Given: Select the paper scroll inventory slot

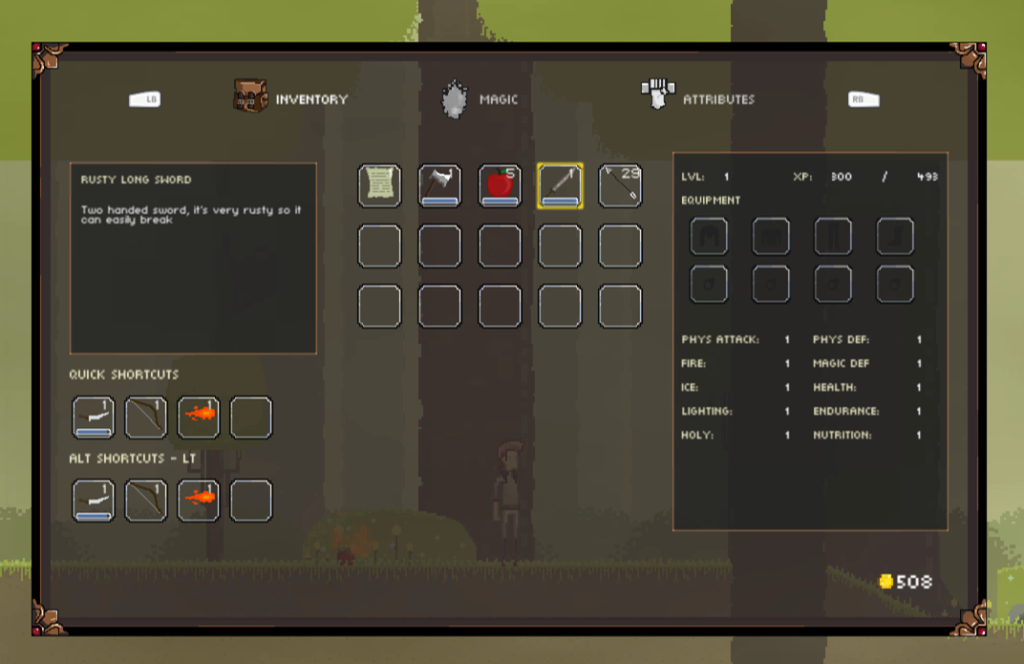Looking at the screenshot, I should pyautogui.click(x=379, y=186).
